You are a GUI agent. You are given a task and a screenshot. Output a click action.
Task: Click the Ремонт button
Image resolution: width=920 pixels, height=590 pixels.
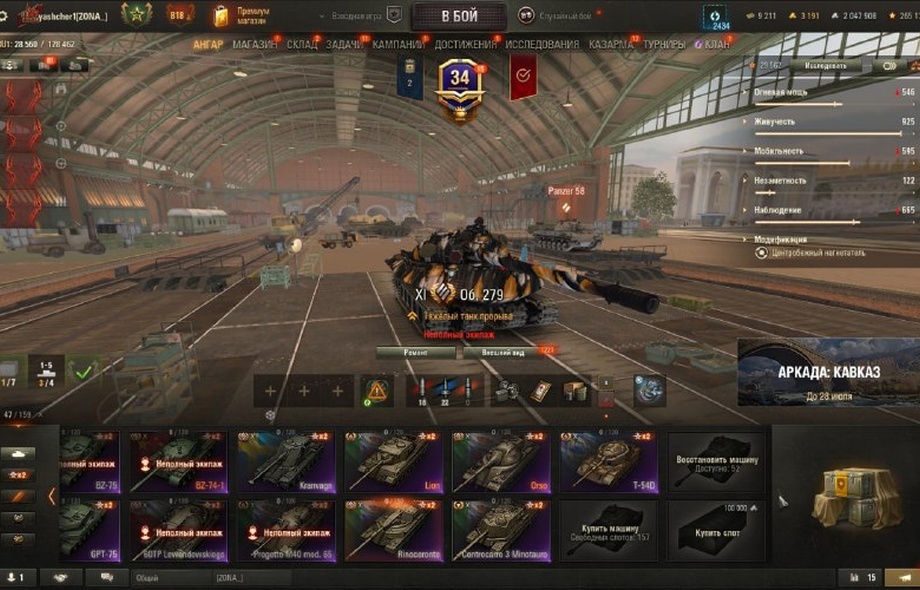[416, 352]
